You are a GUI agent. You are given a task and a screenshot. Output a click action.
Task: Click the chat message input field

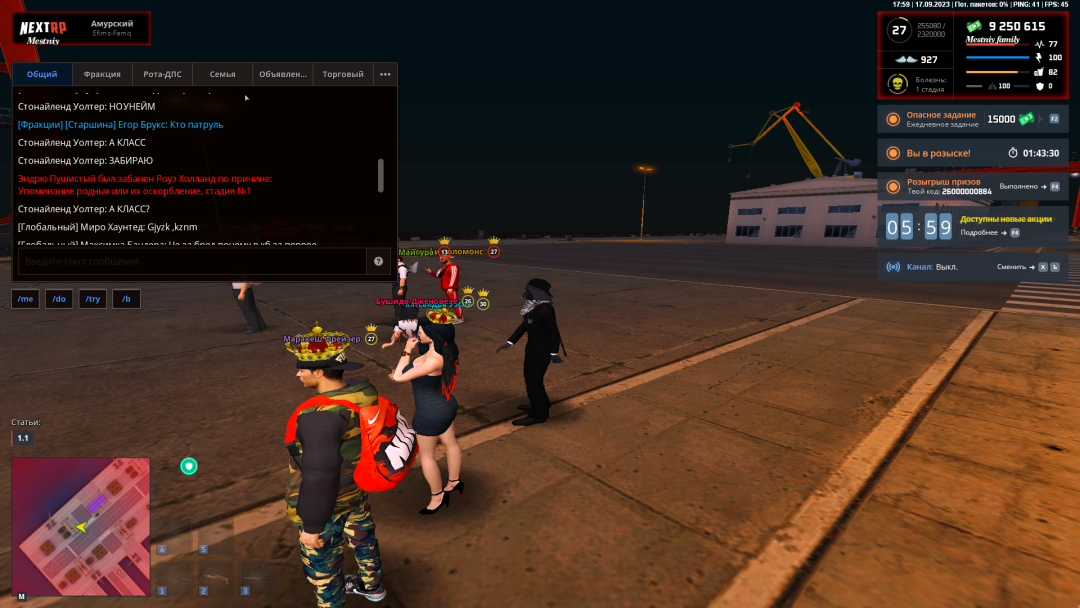click(190, 261)
